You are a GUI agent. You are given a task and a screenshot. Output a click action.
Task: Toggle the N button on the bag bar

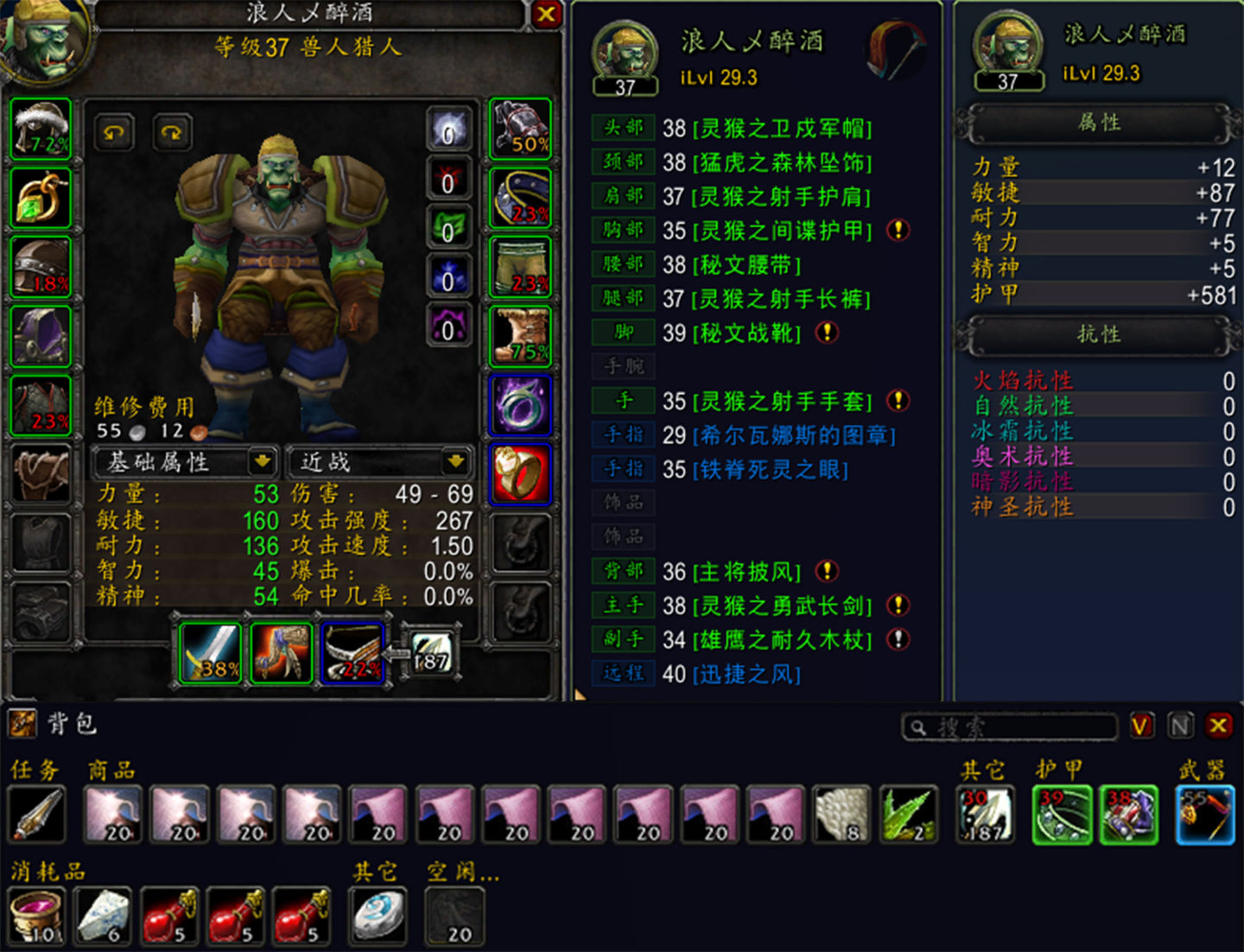(1180, 727)
